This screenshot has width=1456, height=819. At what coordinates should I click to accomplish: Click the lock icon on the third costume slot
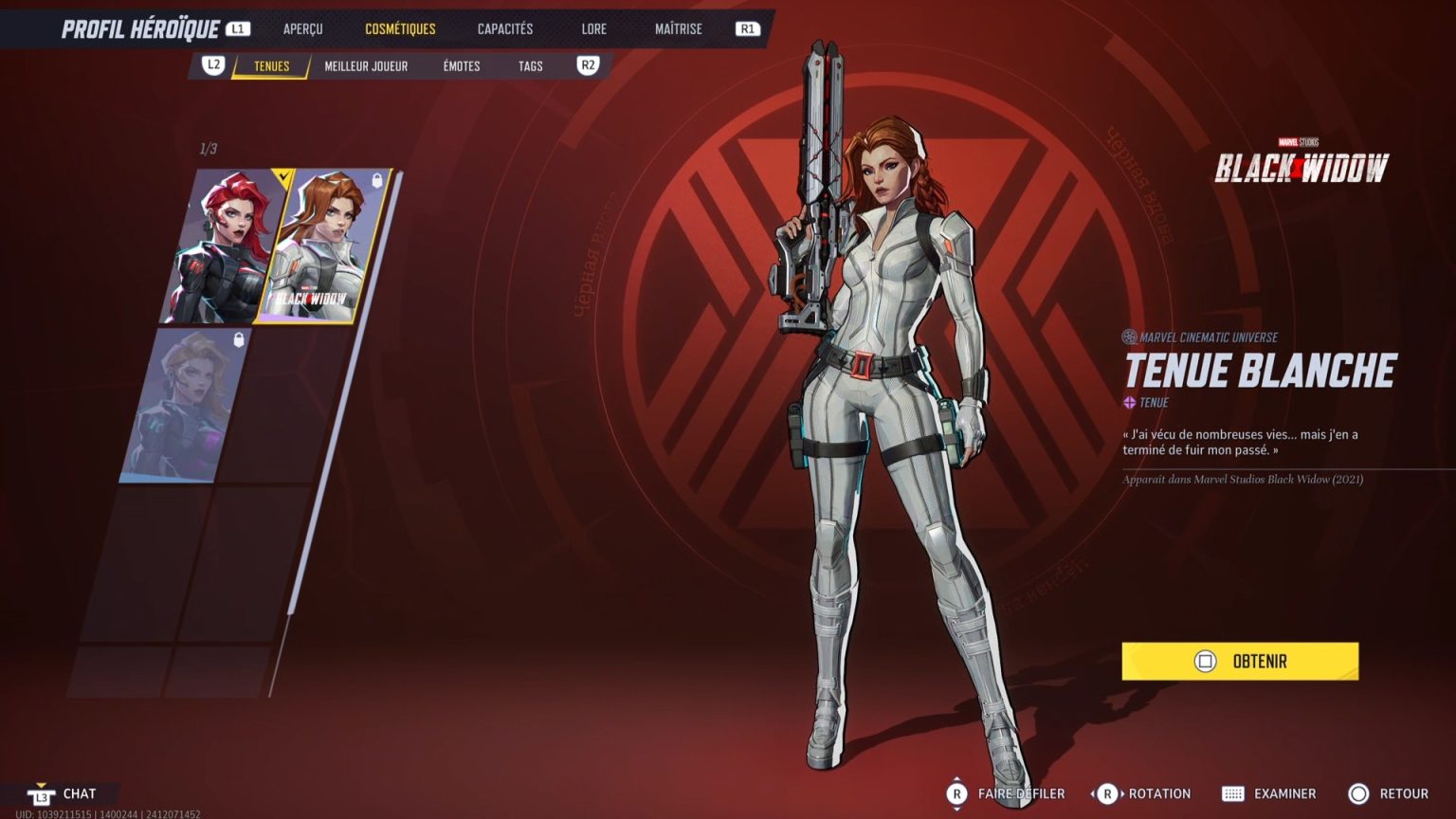pos(240,340)
